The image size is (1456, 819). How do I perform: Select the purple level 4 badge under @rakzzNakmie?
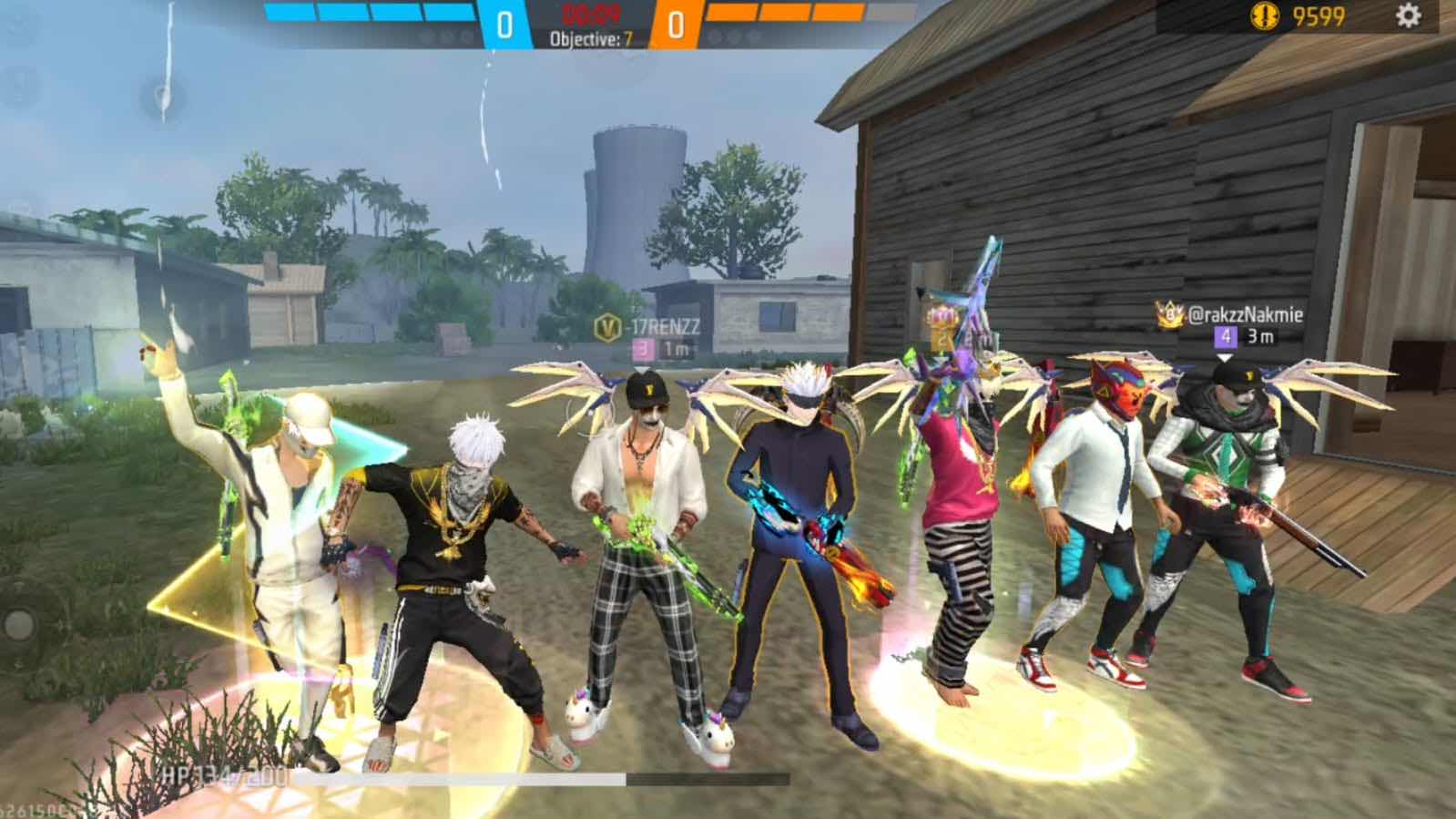click(x=1224, y=337)
